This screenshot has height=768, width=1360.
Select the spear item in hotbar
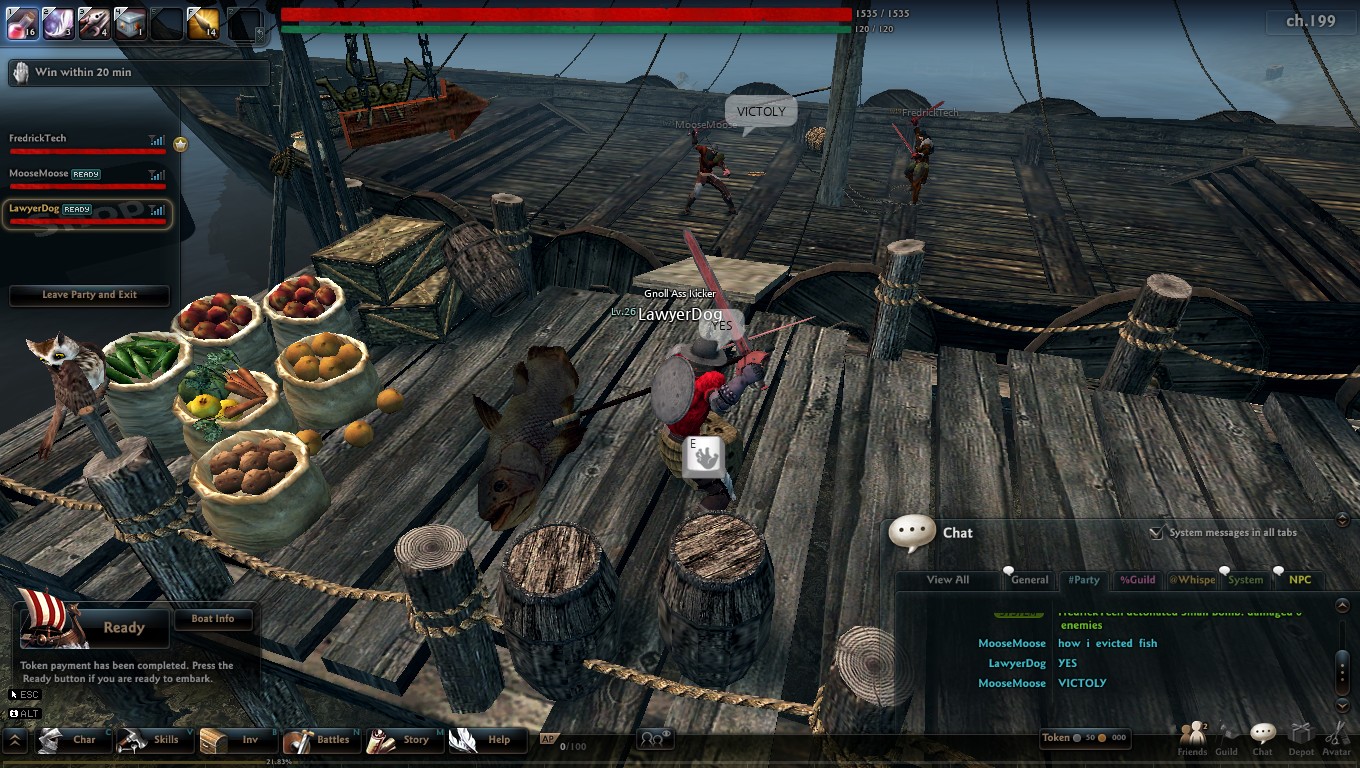(x=93, y=23)
